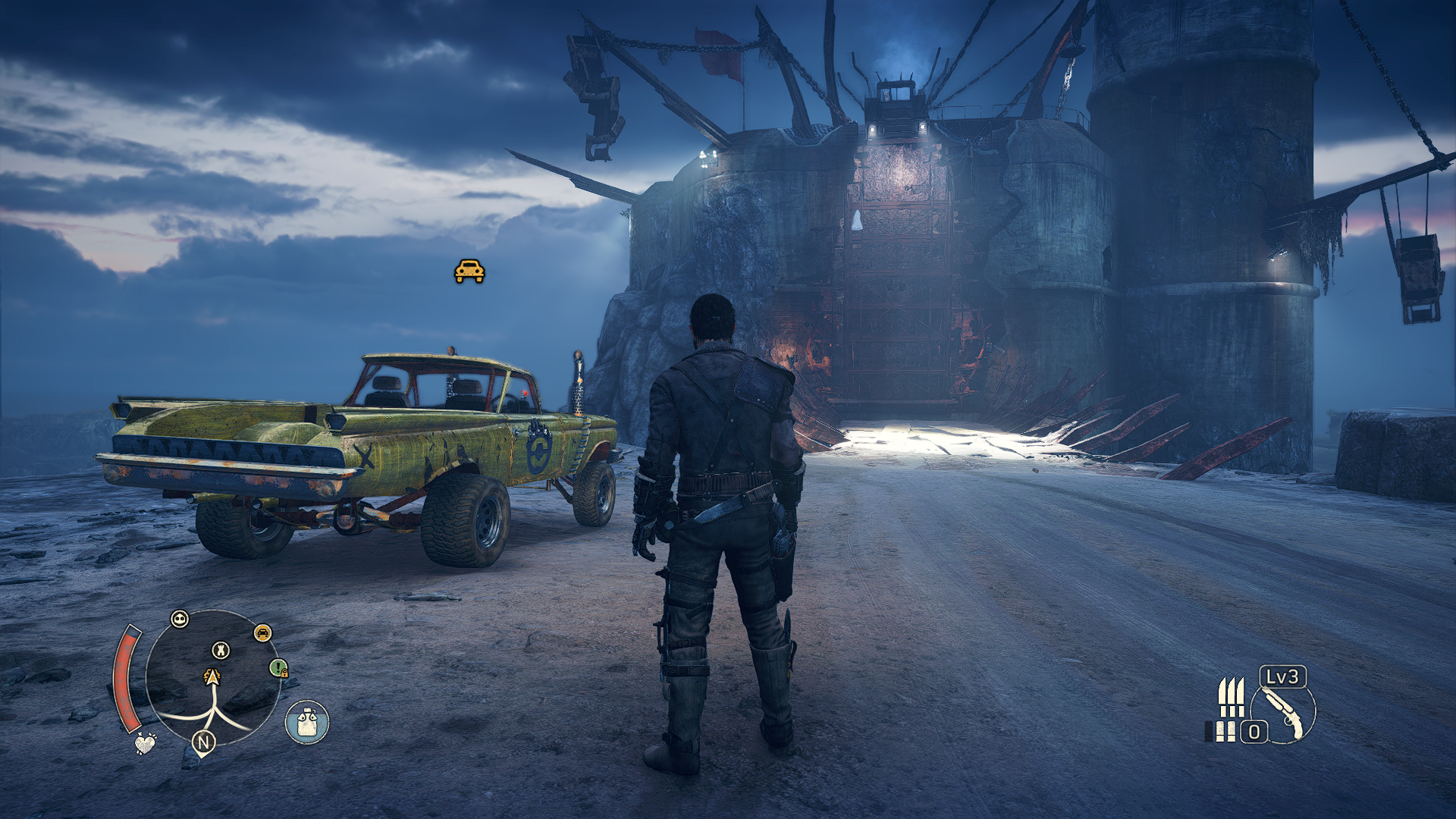
Task: Click the player arrow on the minimap
Action: coord(212,677)
